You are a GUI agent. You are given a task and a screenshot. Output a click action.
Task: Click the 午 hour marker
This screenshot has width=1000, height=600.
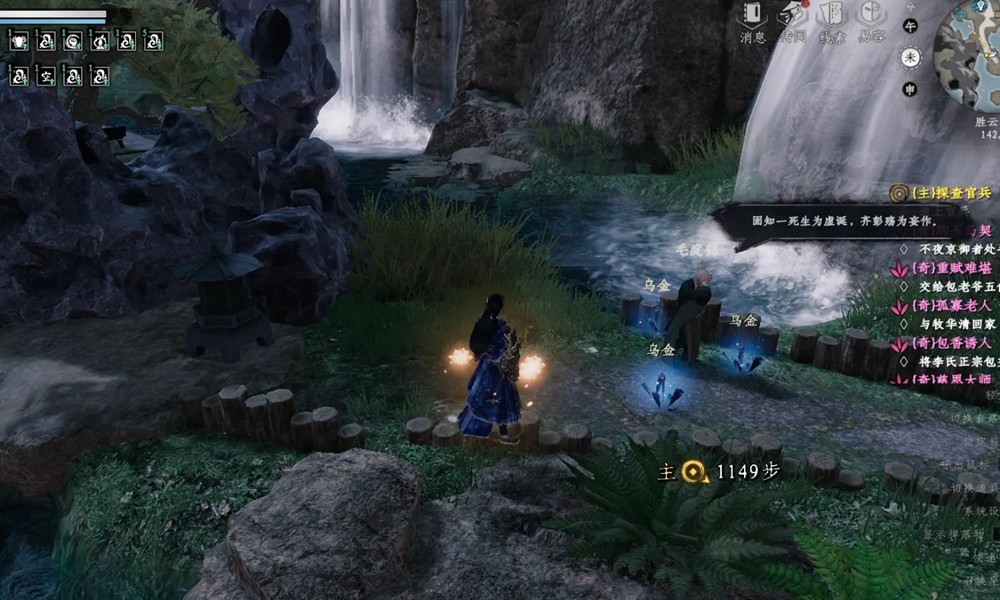[910, 25]
